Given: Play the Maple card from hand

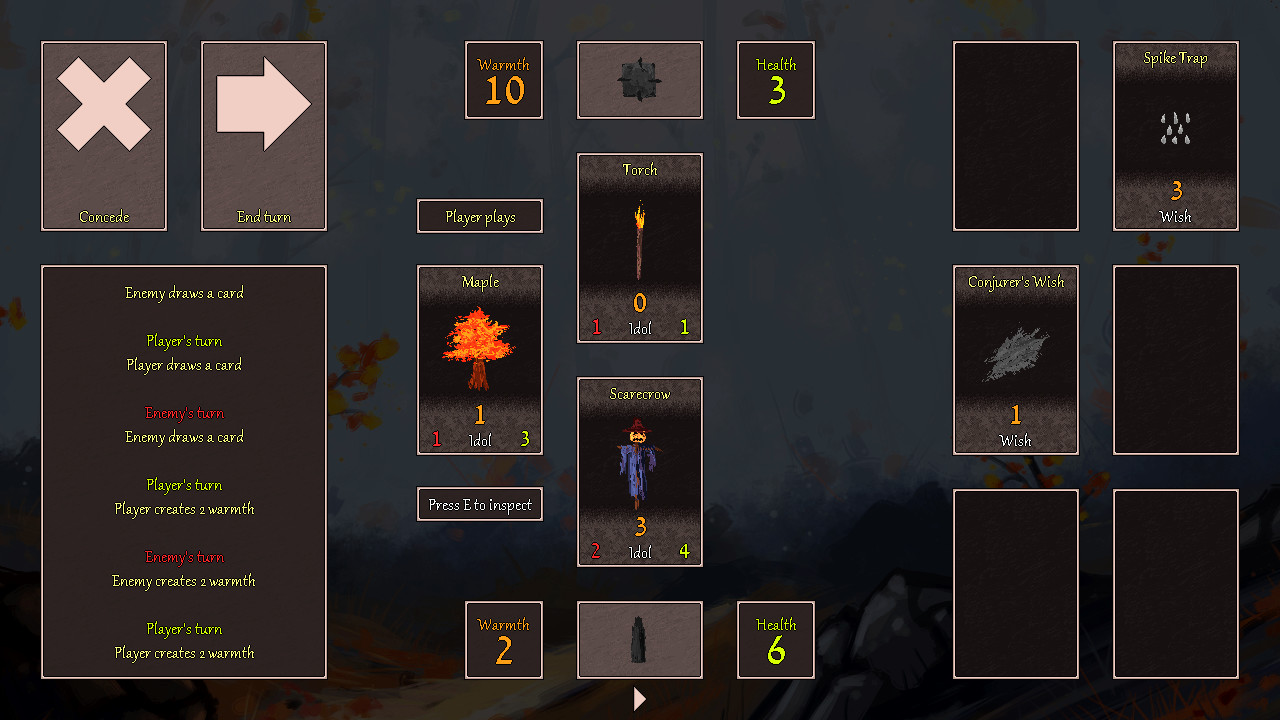Looking at the screenshot, I should 479,360.
